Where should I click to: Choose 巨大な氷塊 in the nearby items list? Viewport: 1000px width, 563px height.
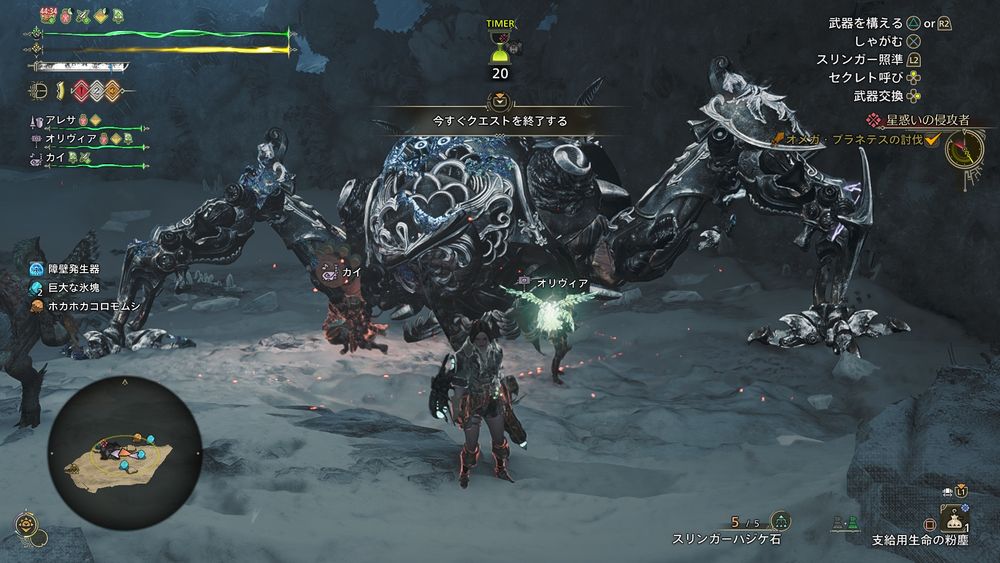coord(73,287)
